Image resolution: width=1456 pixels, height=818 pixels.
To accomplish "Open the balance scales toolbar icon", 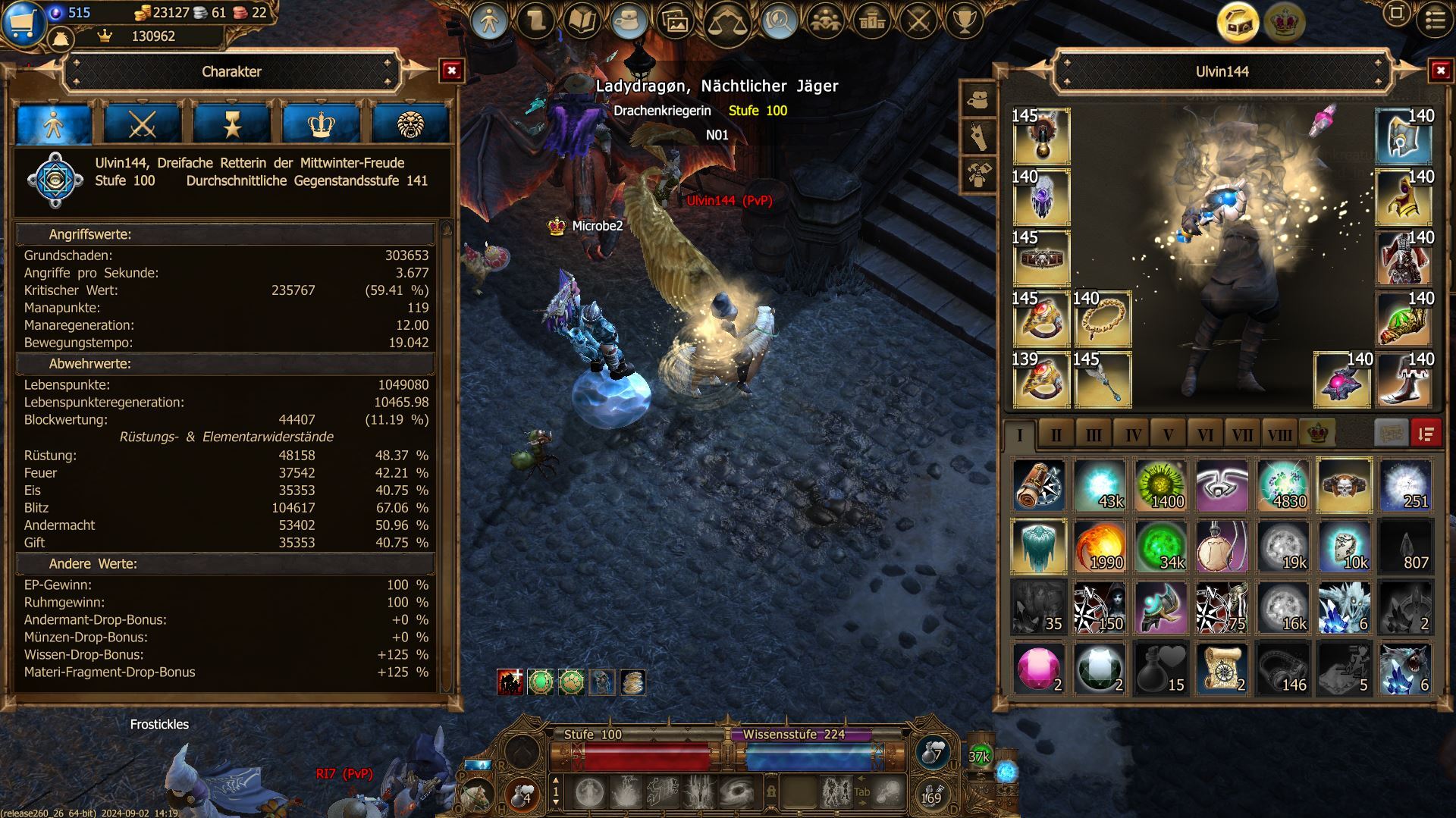I will 726,23.
